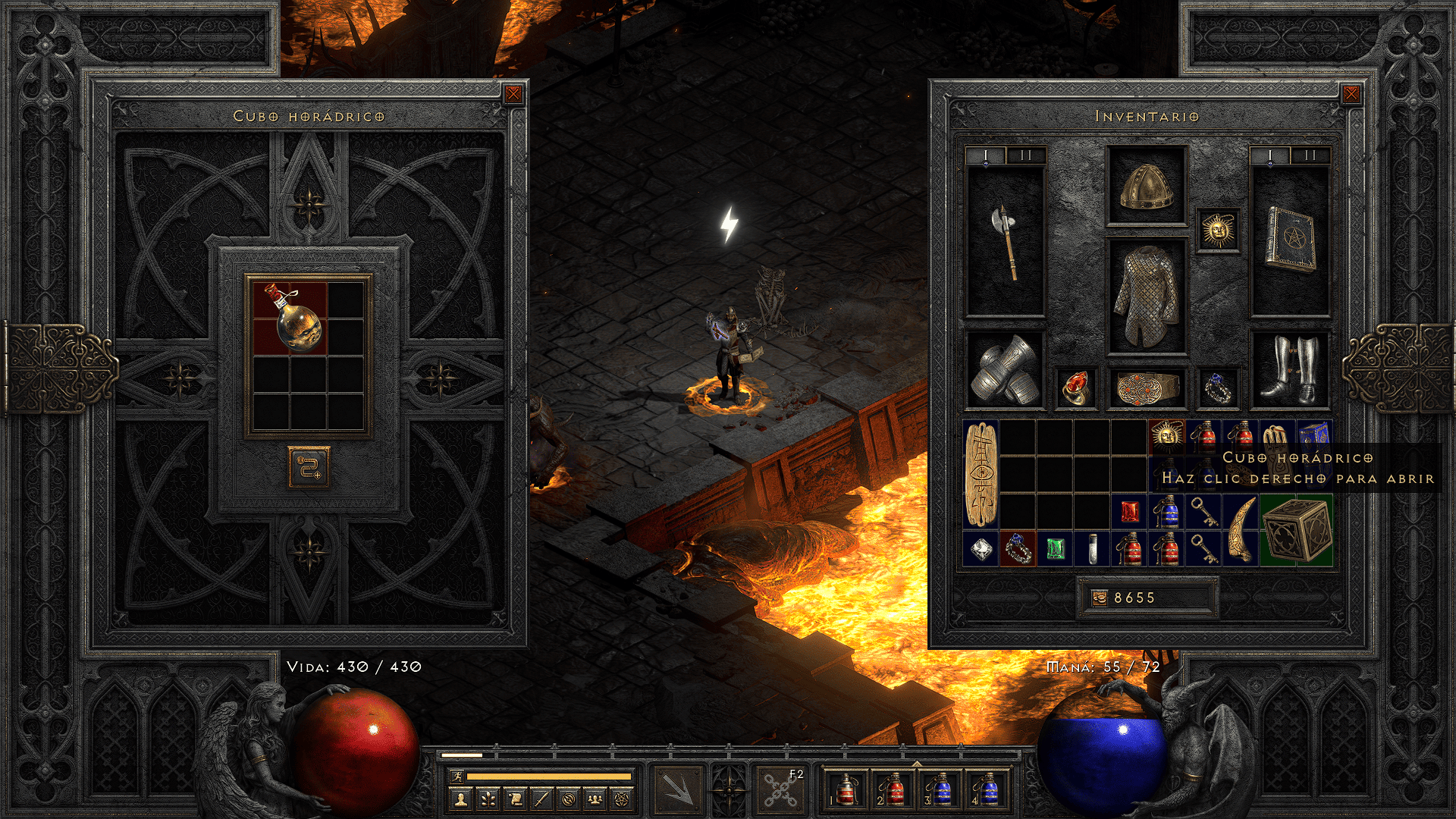Pick the Horadric Cube in the inventory
Image resolution: width=1456 pixels, height=819 pixels.
[x=1296, y=530]
